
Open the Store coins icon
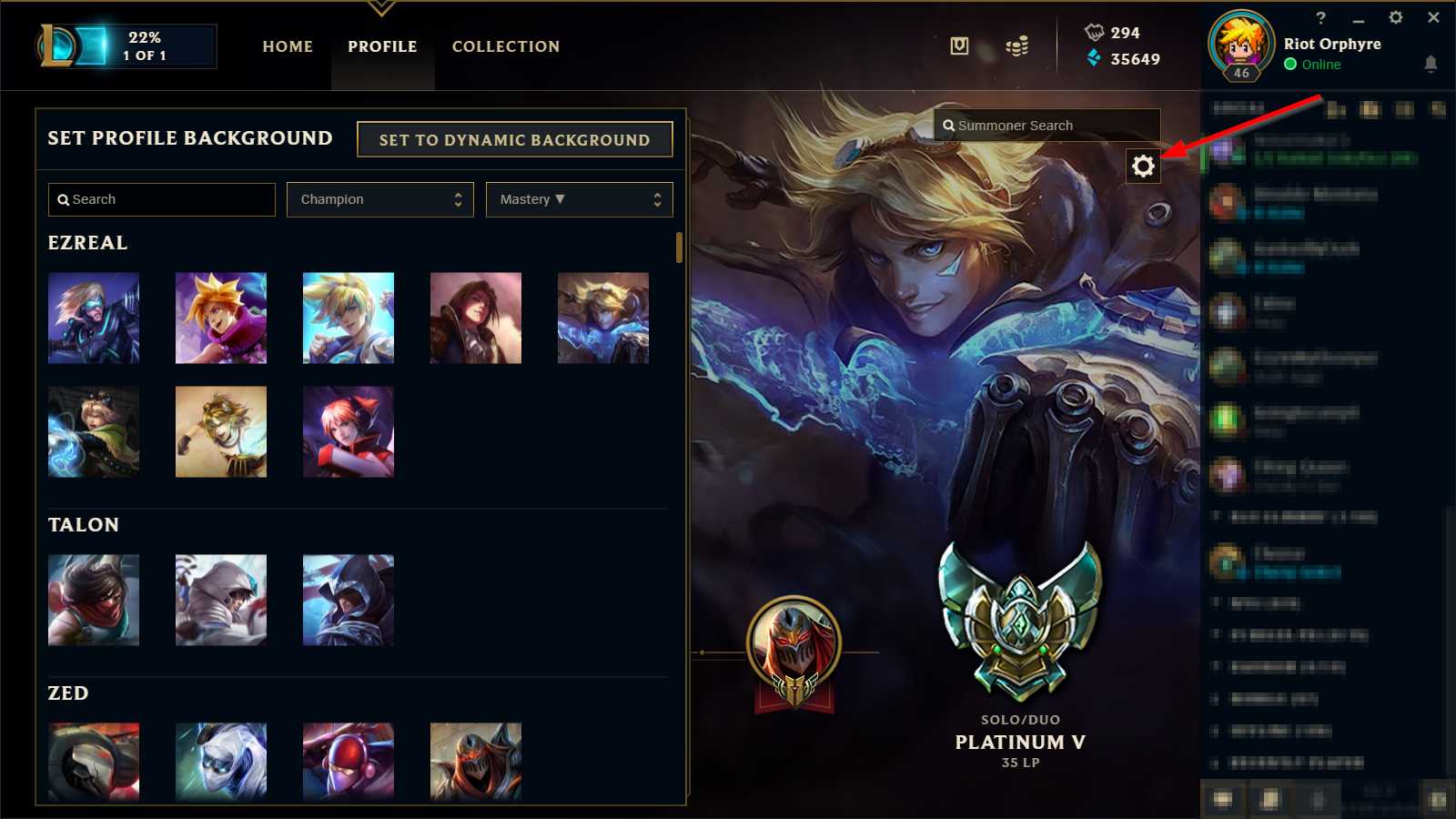[1016, 45]
